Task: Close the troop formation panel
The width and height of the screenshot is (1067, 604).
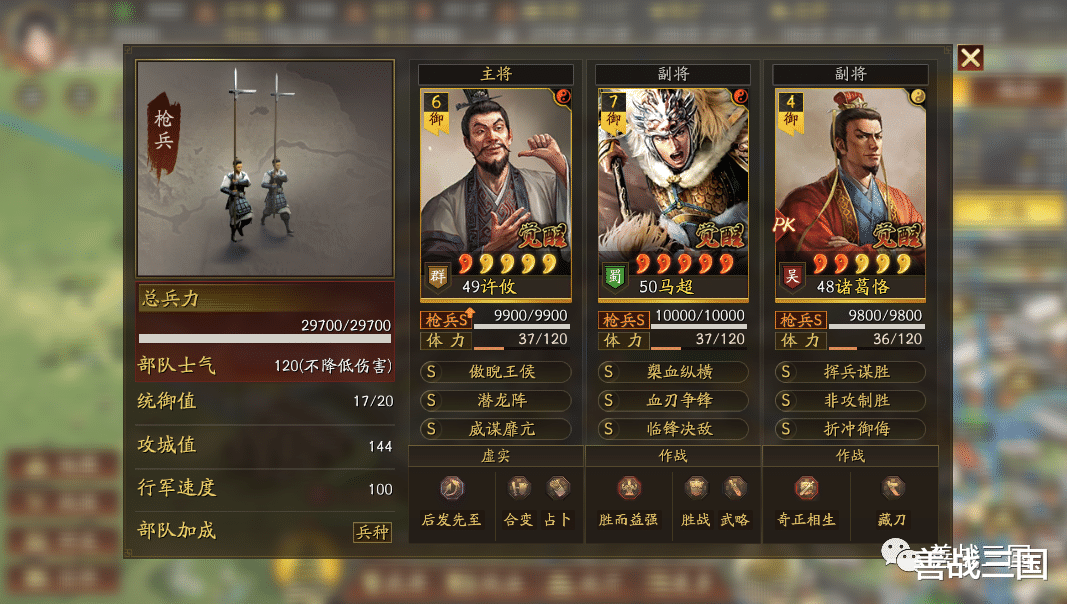Action: (970, 58)
